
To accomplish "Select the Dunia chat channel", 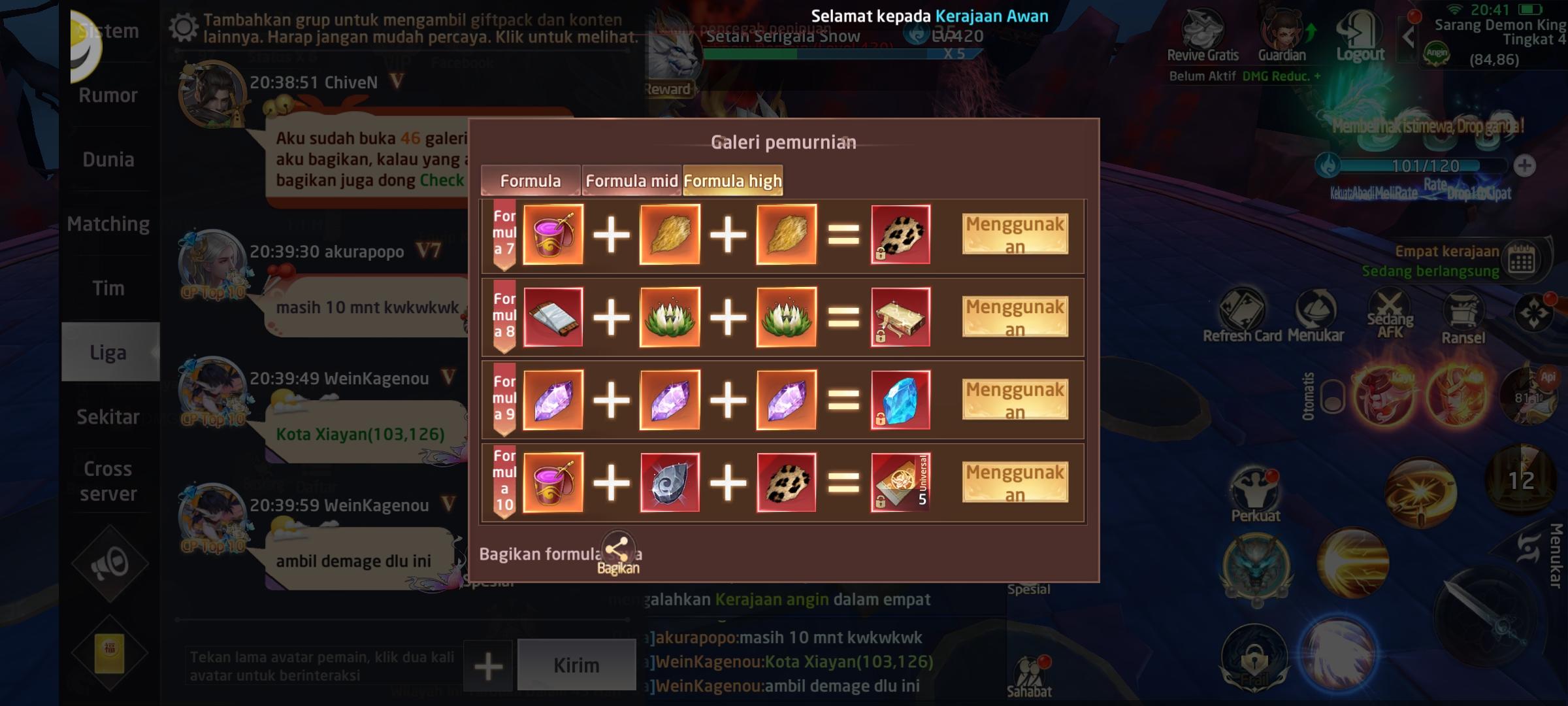I will tap(107, 159).
